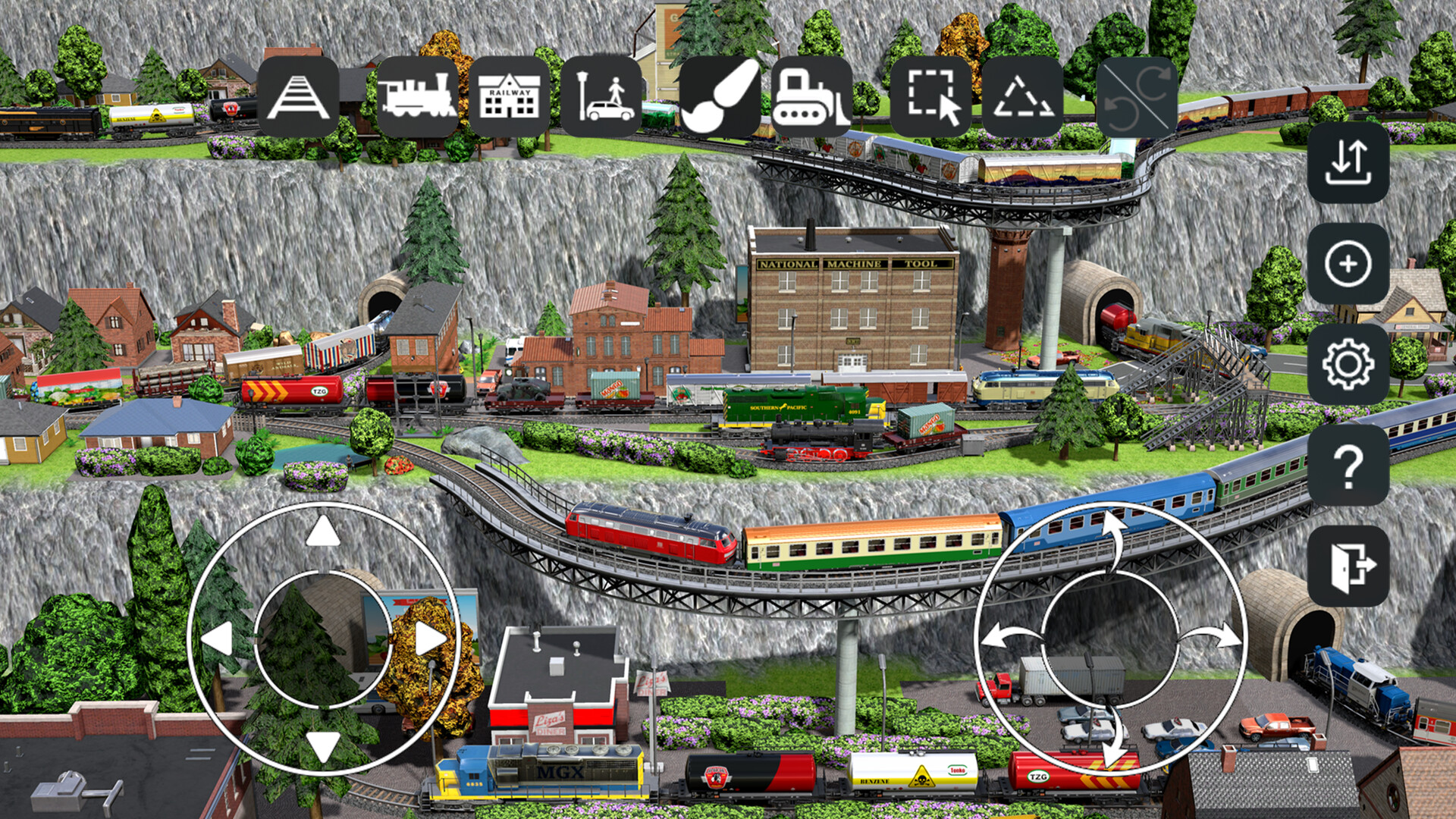Click the undo/redo toolbar icon
This screenshot has width=1456, height=819.
point(1136,95)
